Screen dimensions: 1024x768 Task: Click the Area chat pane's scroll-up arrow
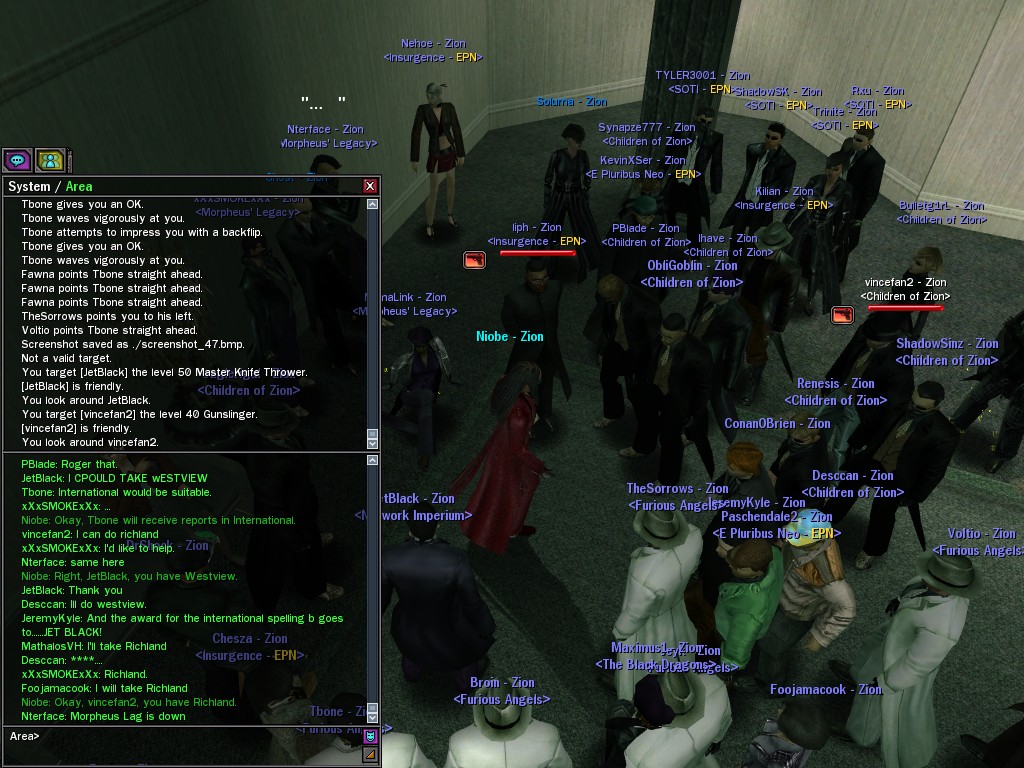[373, 461]
